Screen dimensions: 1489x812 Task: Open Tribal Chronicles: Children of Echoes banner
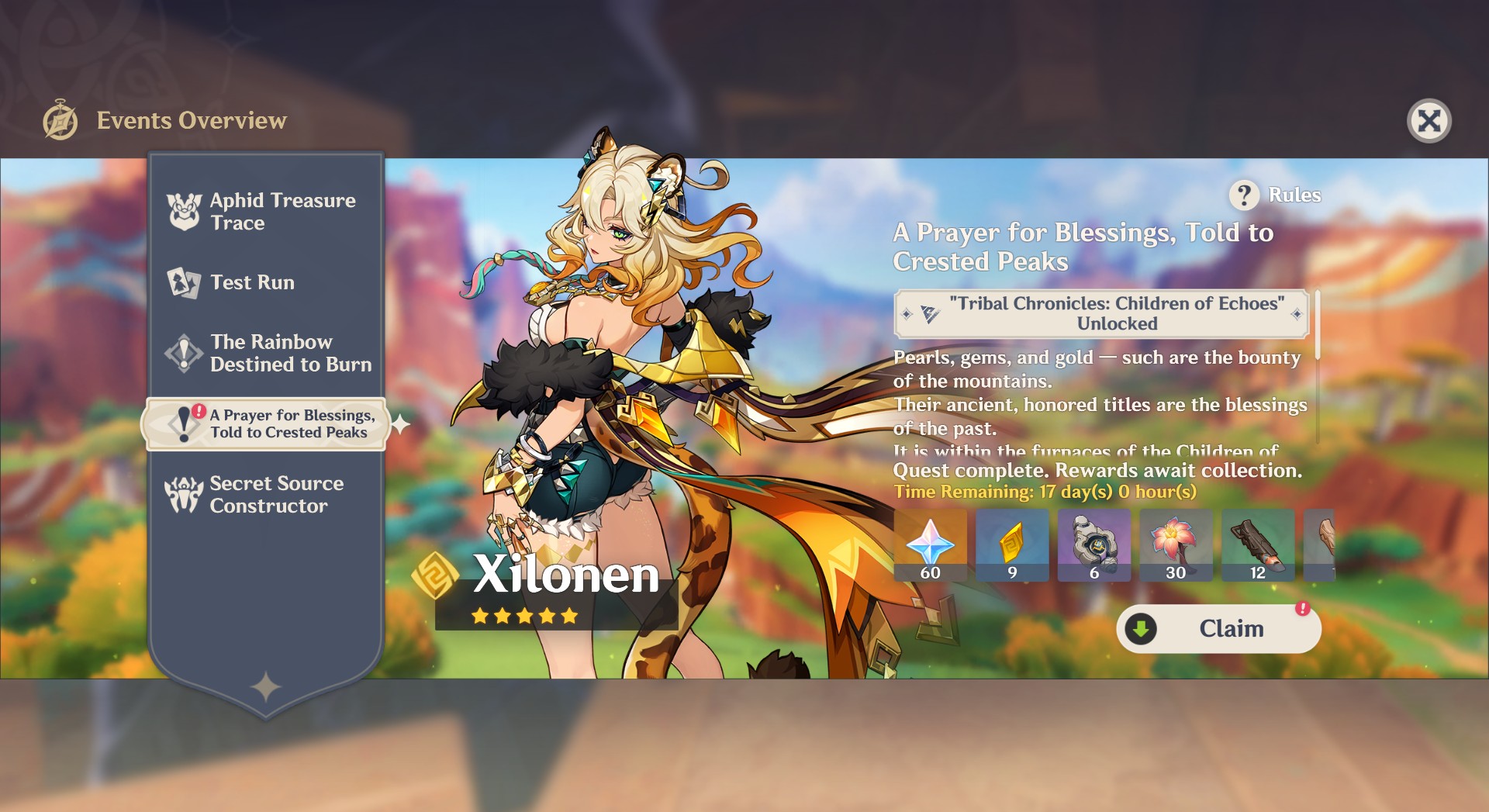pyautogui.click(x=1101, y=313)
